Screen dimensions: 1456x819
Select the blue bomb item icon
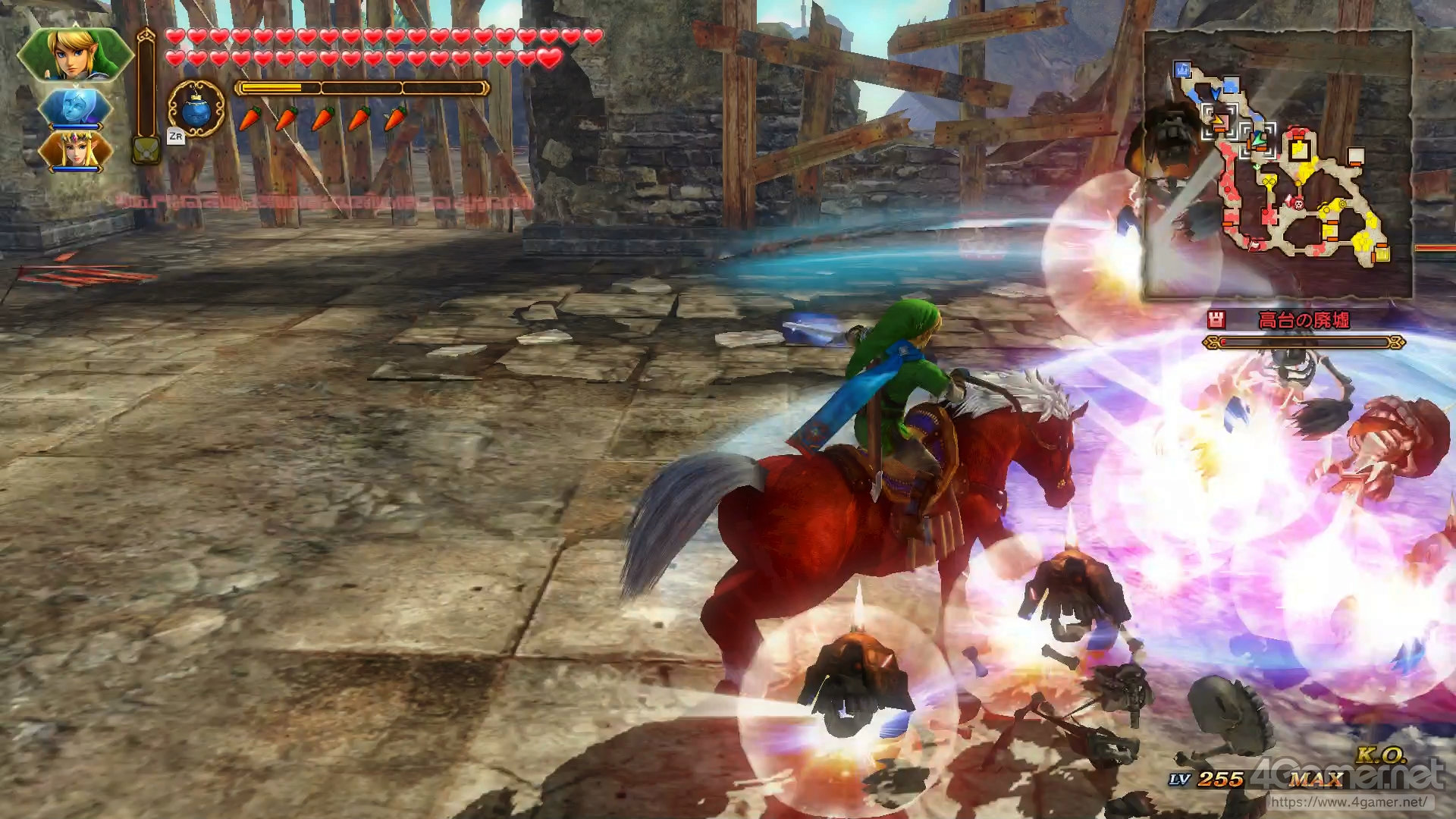click(196, 109)
